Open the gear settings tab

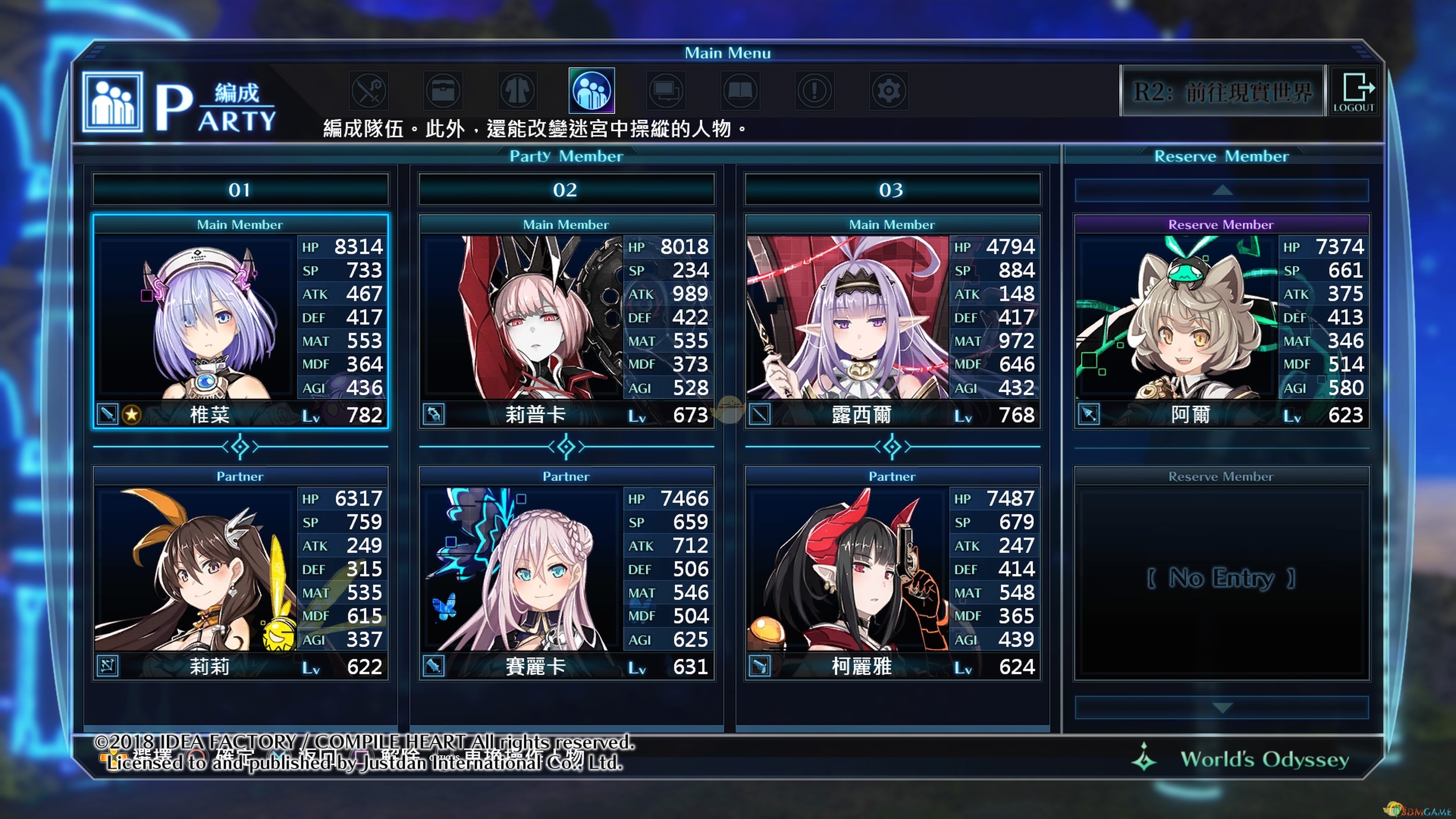coord(888,91)
